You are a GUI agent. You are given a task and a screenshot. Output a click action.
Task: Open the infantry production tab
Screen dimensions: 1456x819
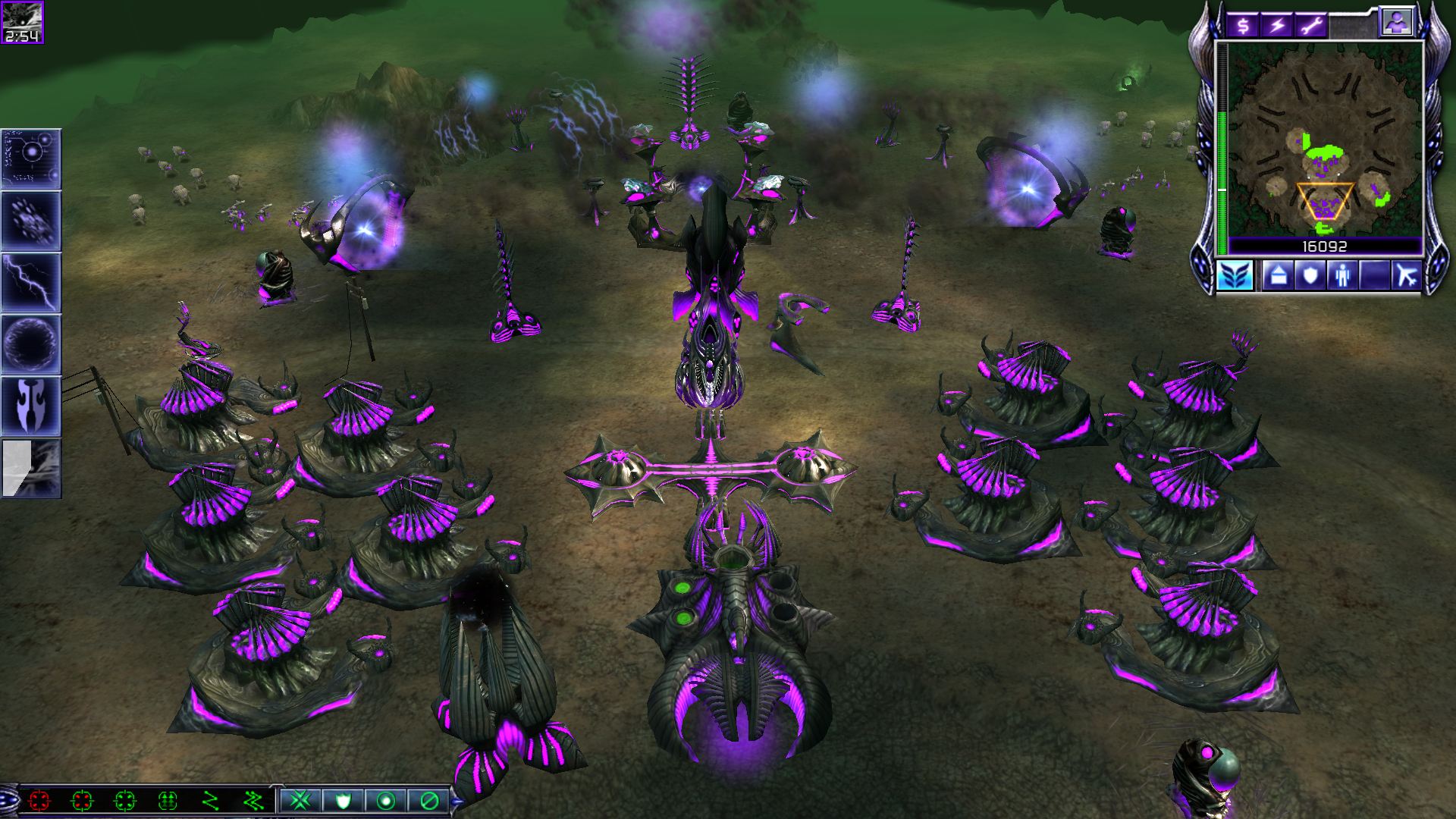click(x=1343, y=275)
